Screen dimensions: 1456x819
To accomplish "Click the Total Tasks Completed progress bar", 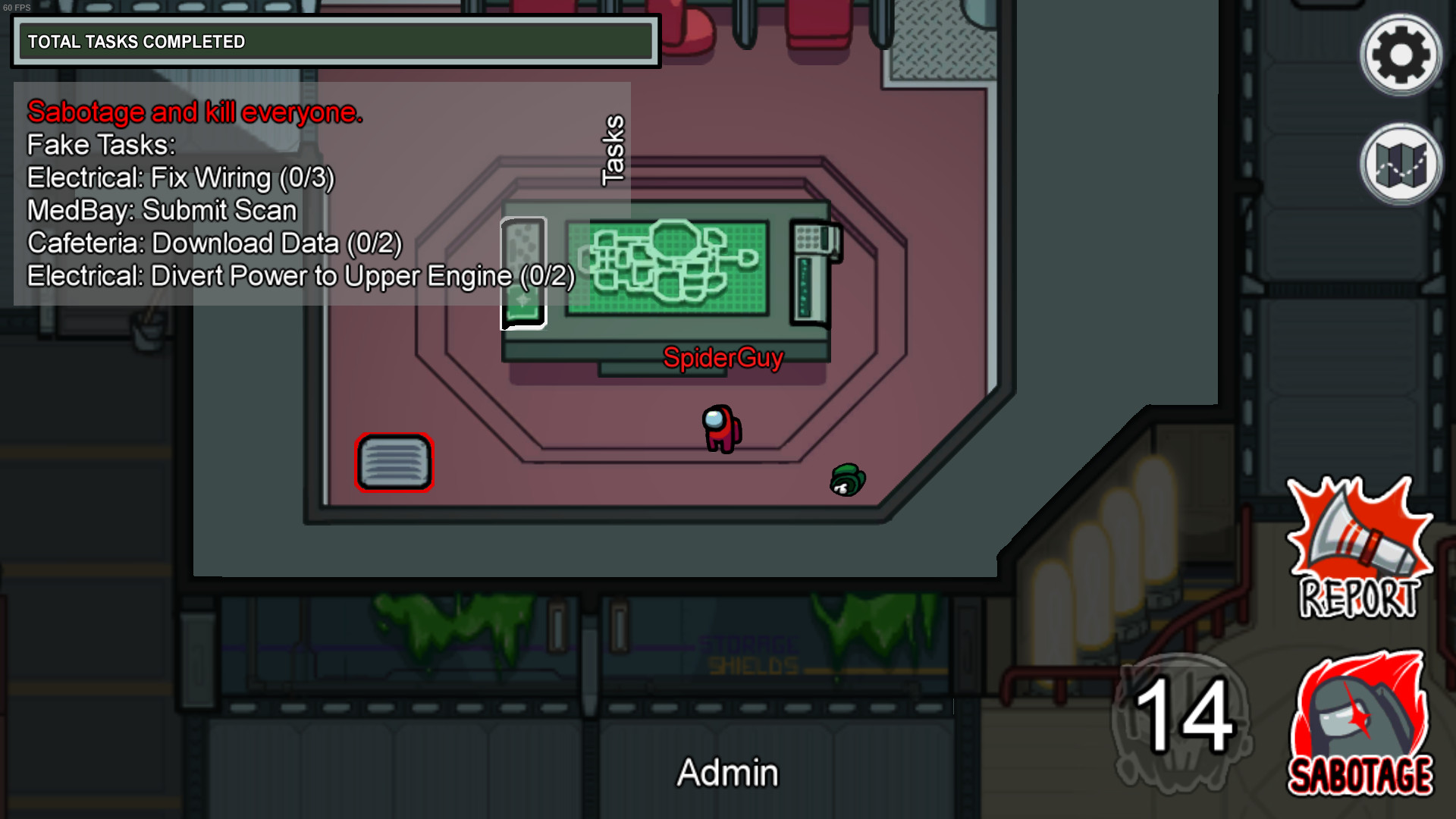I will 334,42.
